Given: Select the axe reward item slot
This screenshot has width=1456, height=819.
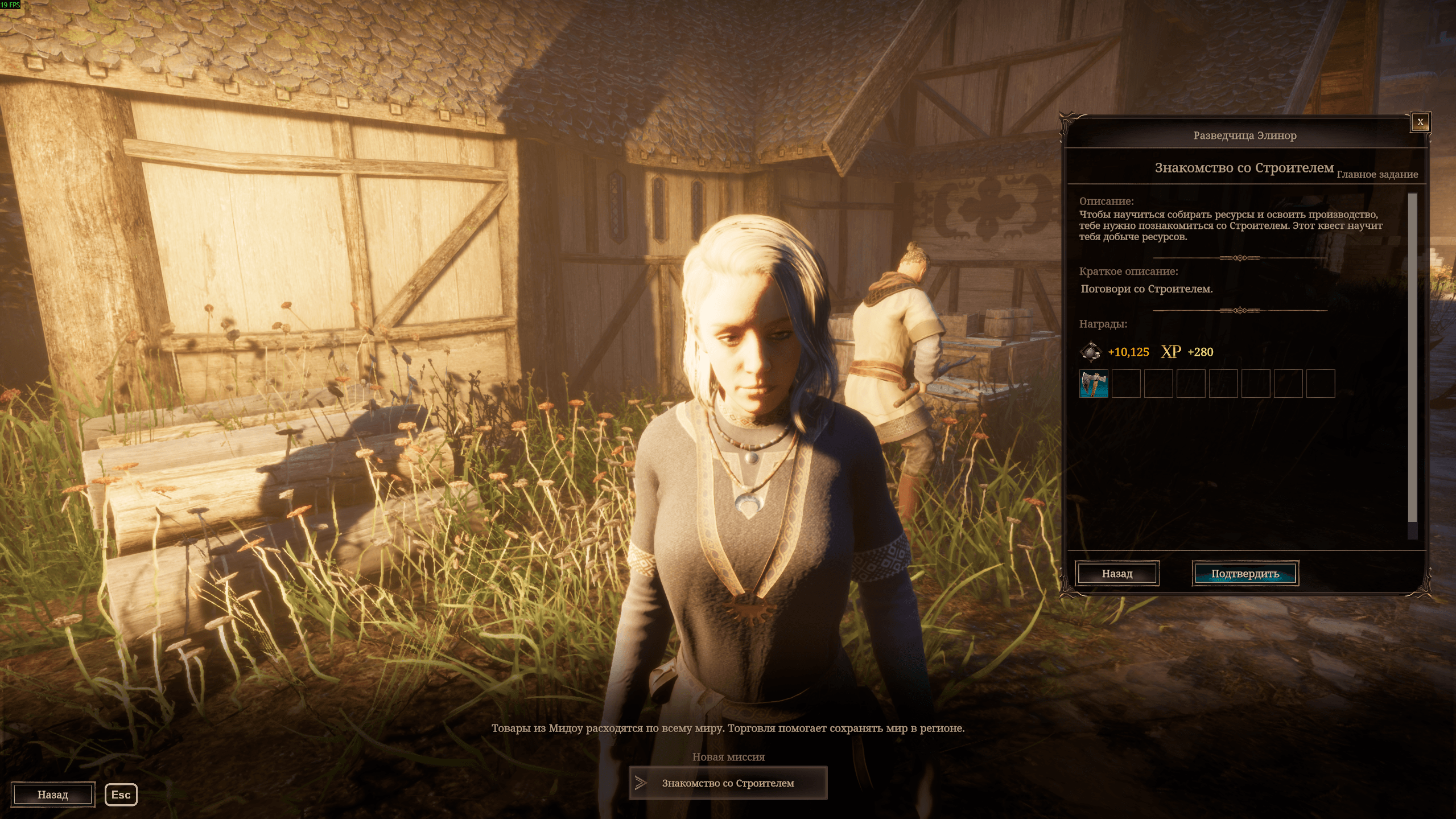Looking at the screenshot, I should (1094, 384).
